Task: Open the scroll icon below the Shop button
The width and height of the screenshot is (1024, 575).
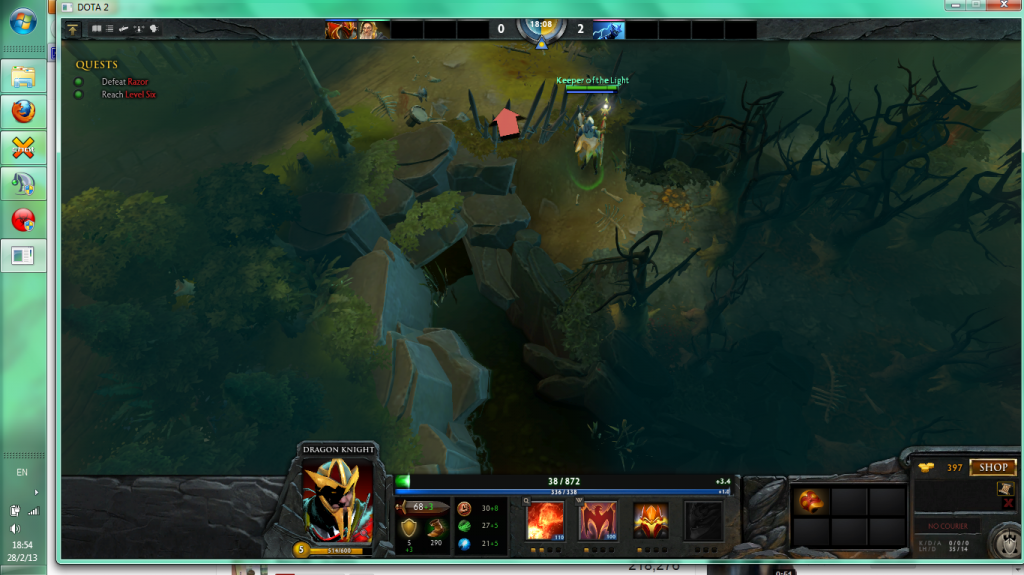Action: [1005, 488]
